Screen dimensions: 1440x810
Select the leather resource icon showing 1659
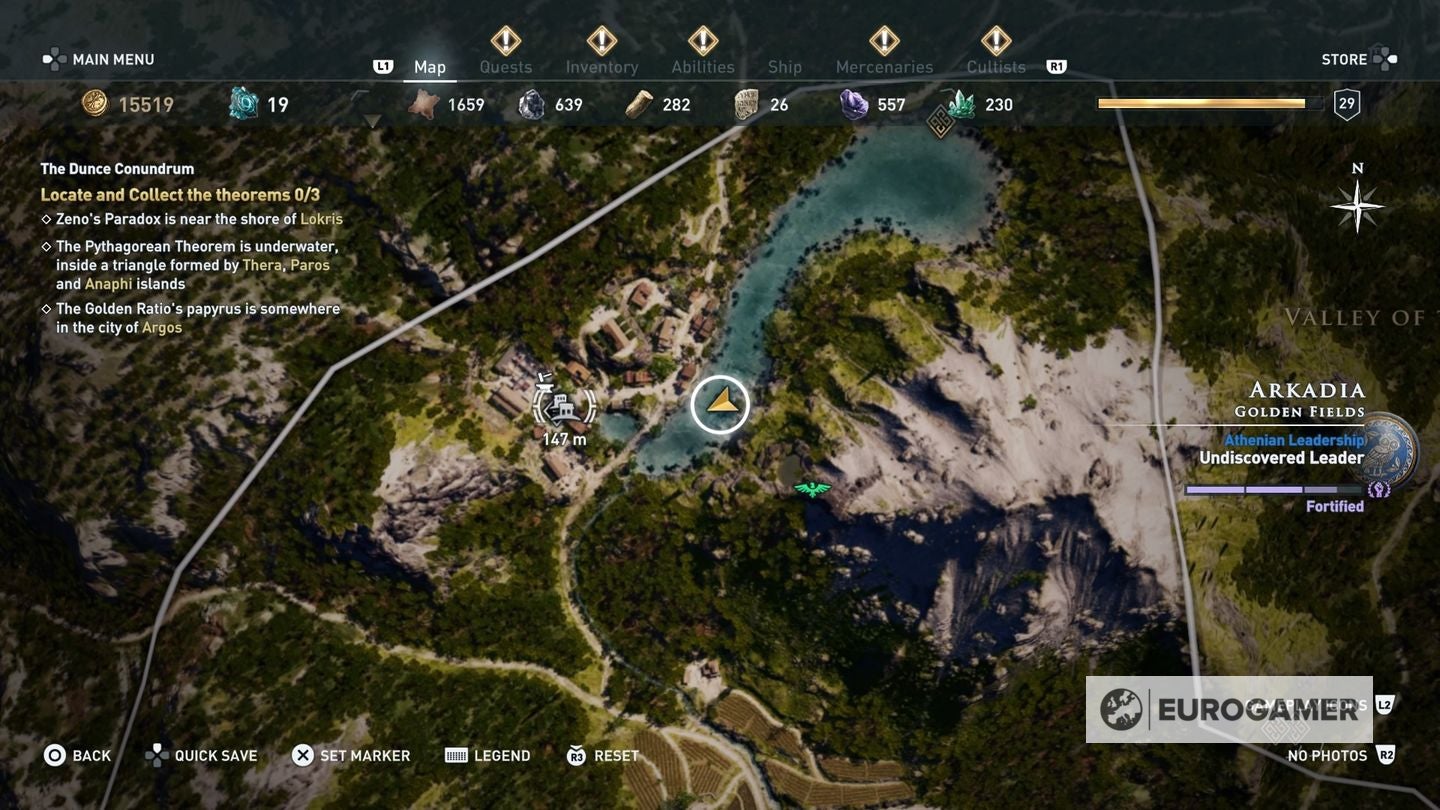(x=425, y=102)
